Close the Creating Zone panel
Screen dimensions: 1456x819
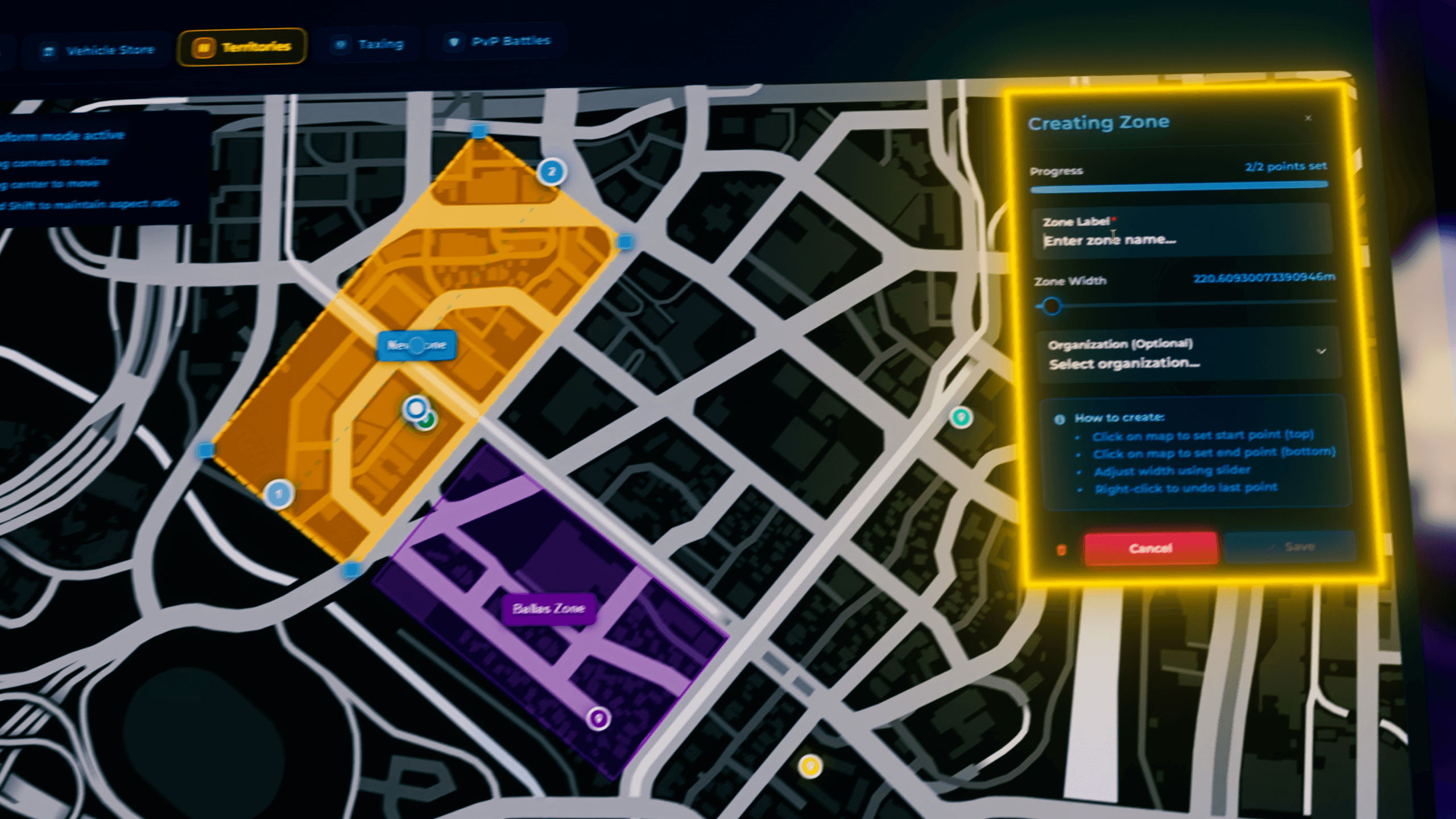click(x=1308, y=118)
